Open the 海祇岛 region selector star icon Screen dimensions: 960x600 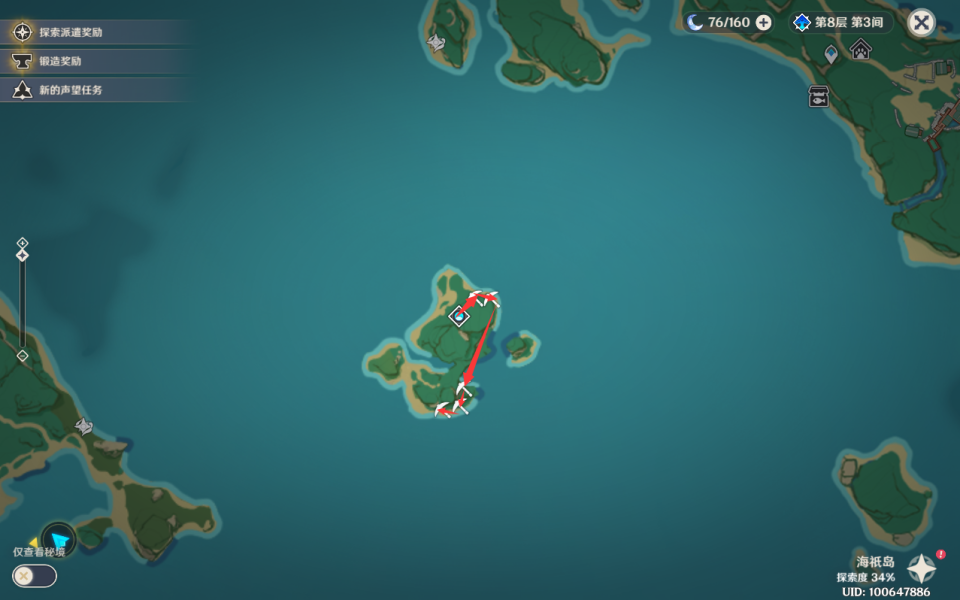point(921,569)
